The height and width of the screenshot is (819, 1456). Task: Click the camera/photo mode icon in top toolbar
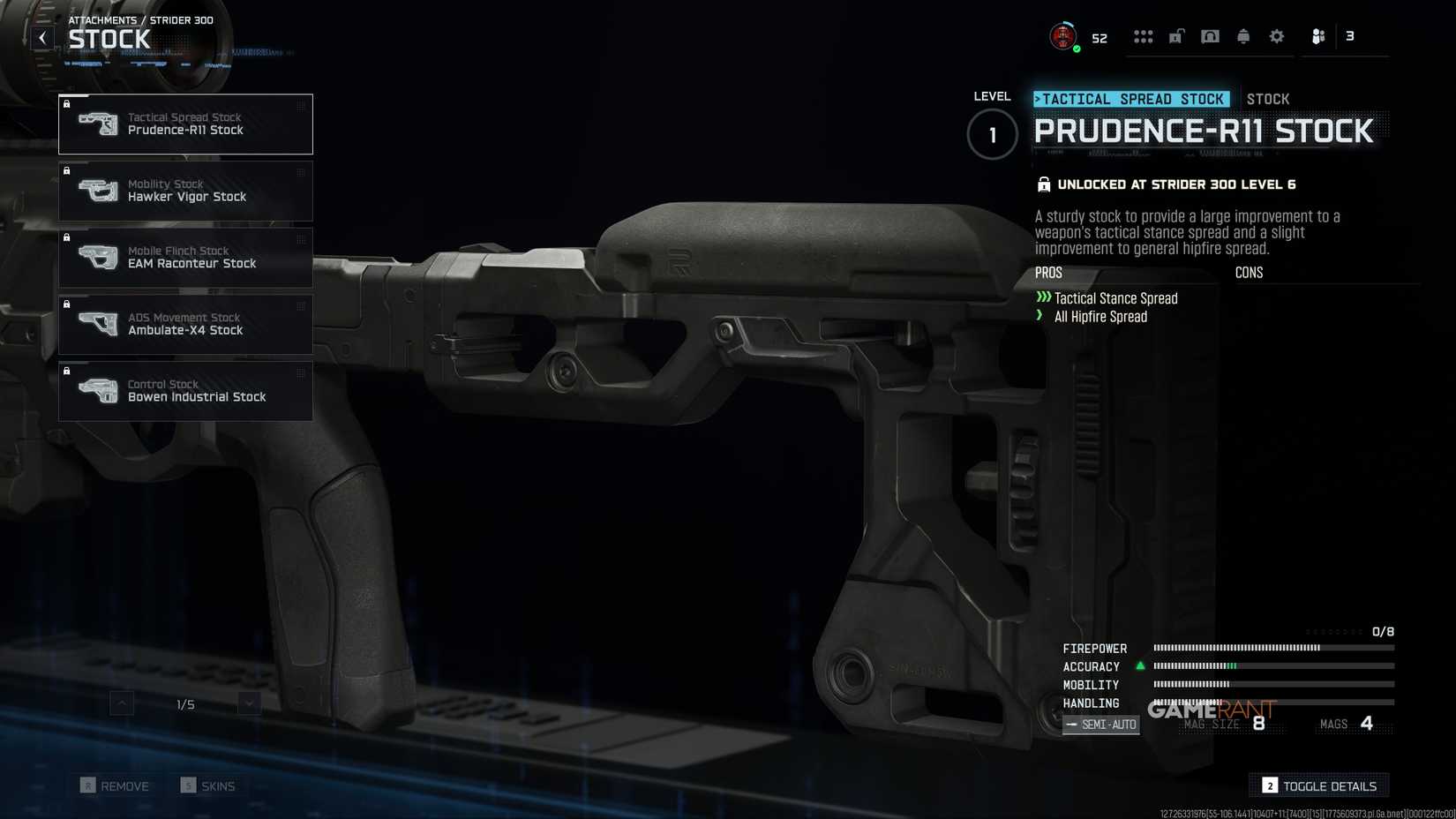click(x=1210, y=36)
